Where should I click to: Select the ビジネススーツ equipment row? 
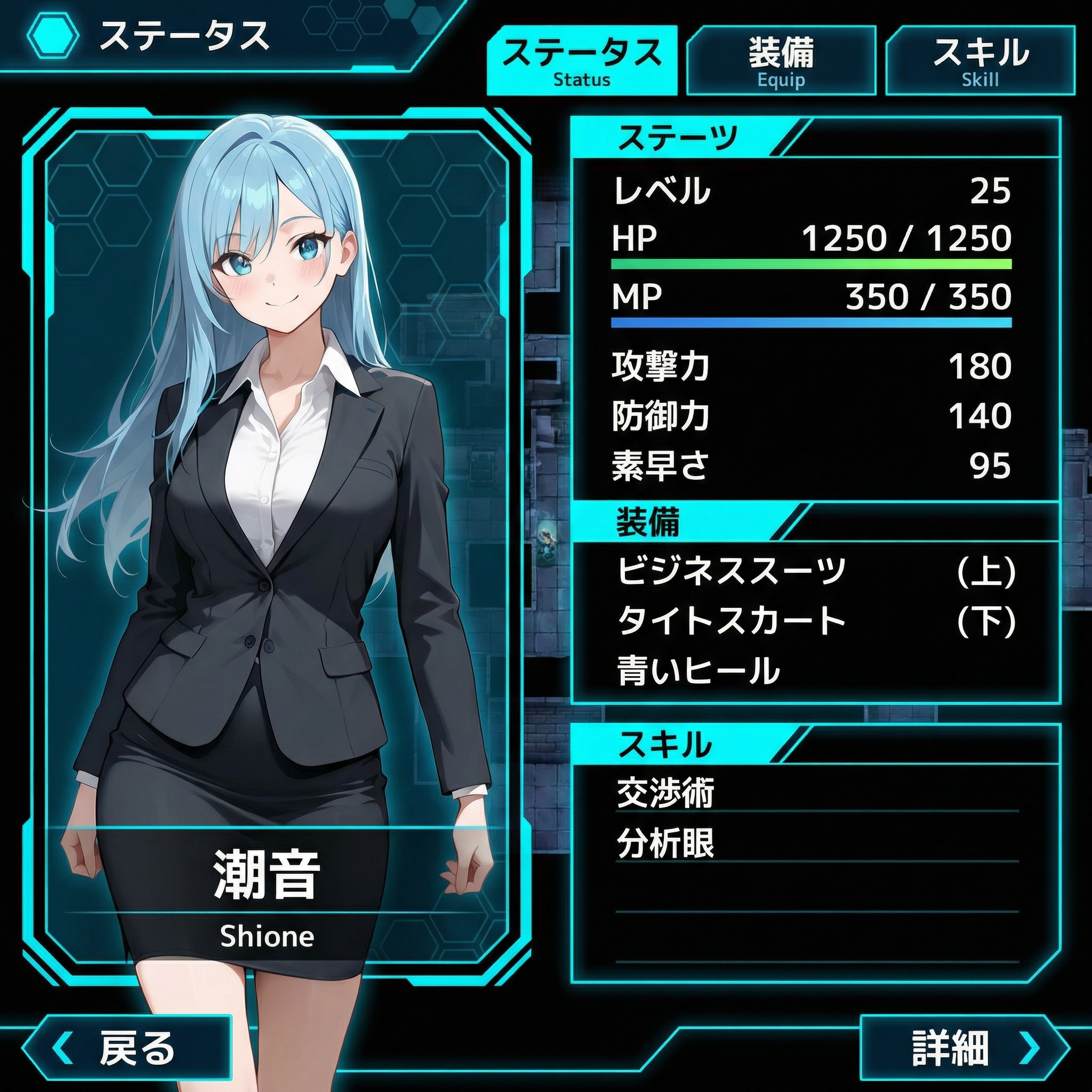[x=815, y=571]
